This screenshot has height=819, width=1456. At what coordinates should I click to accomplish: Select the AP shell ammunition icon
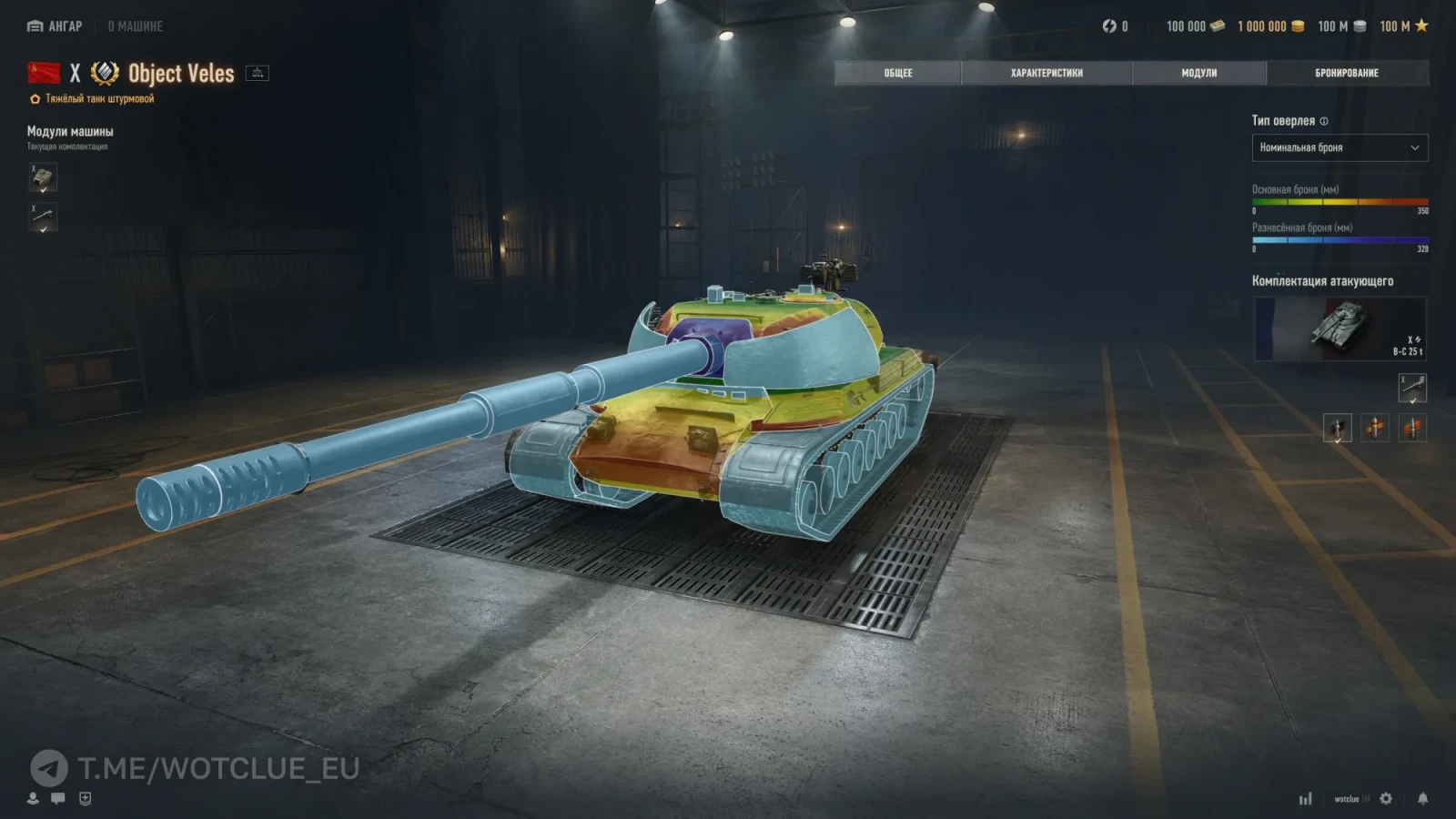coord(1337,428)
